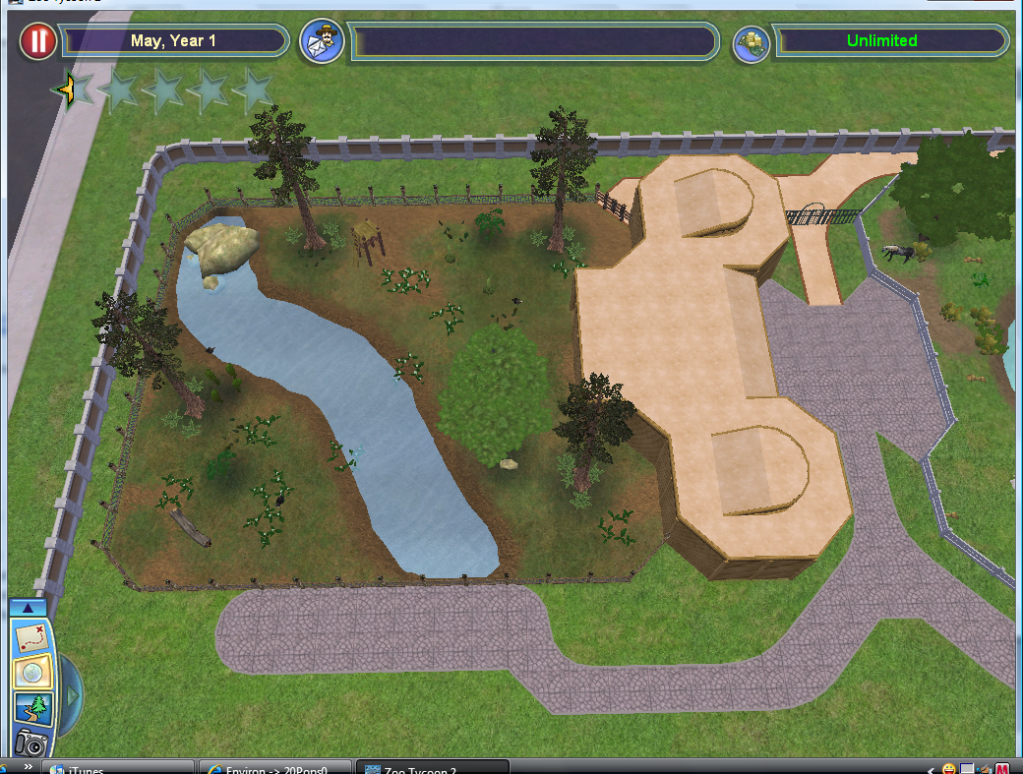
Task: Open the zookeeper mail messages icon
Action: coord(323,41)
